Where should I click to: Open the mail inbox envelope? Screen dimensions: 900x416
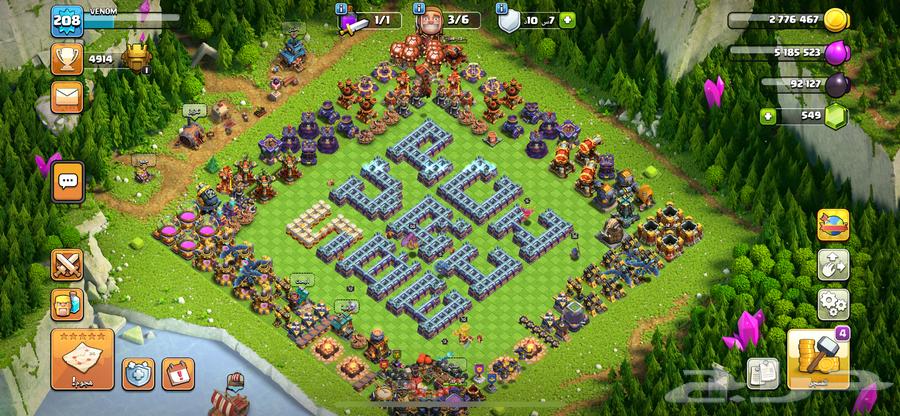[69, 96]
